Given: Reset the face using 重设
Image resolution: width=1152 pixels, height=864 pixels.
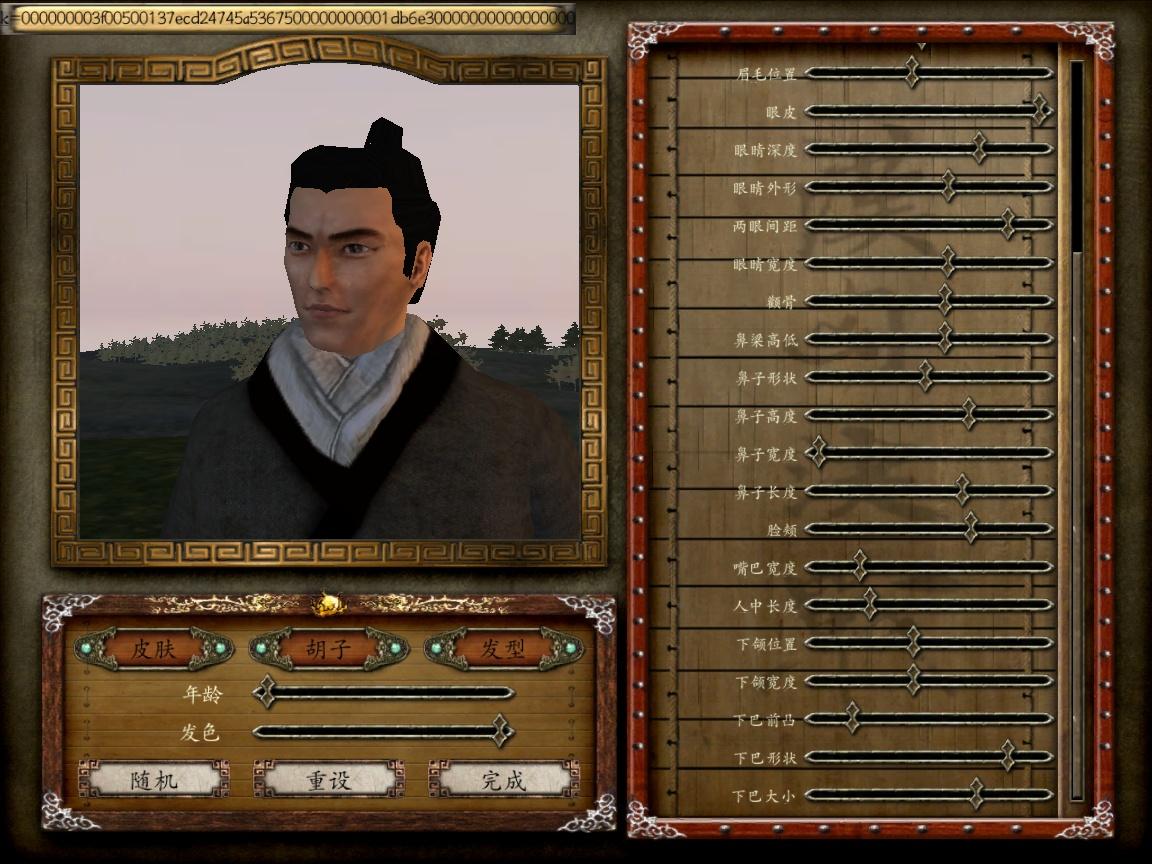Looking at the screenshot, I should (x=328, y=780).
